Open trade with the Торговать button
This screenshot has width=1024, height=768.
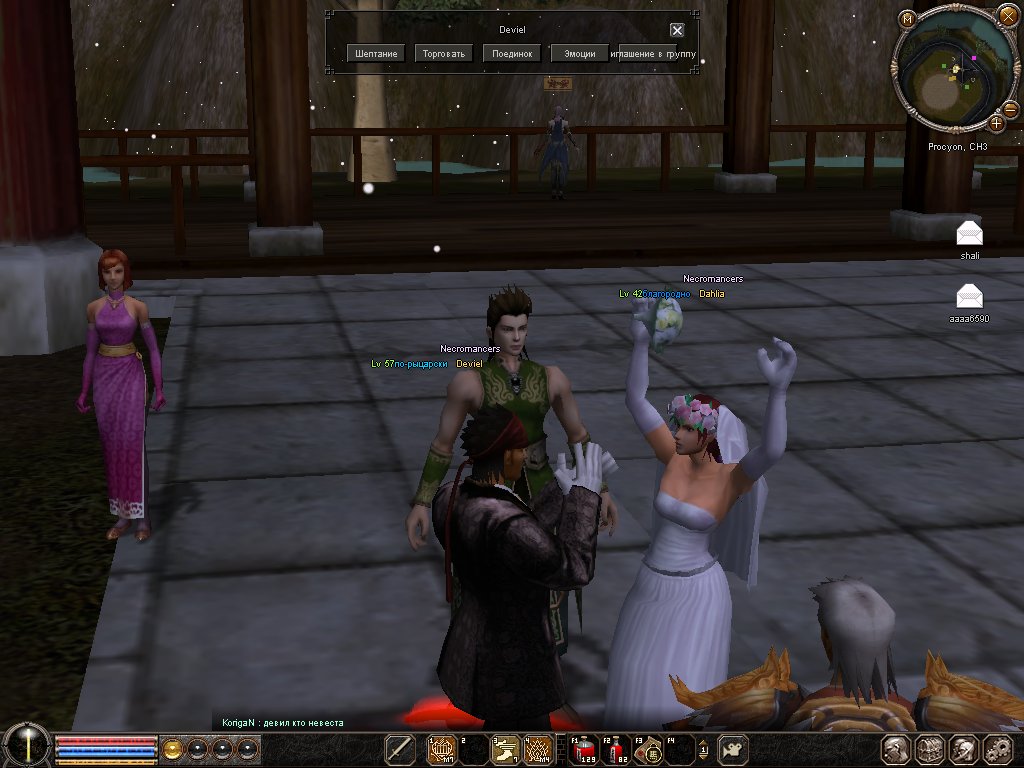[444, 54]
